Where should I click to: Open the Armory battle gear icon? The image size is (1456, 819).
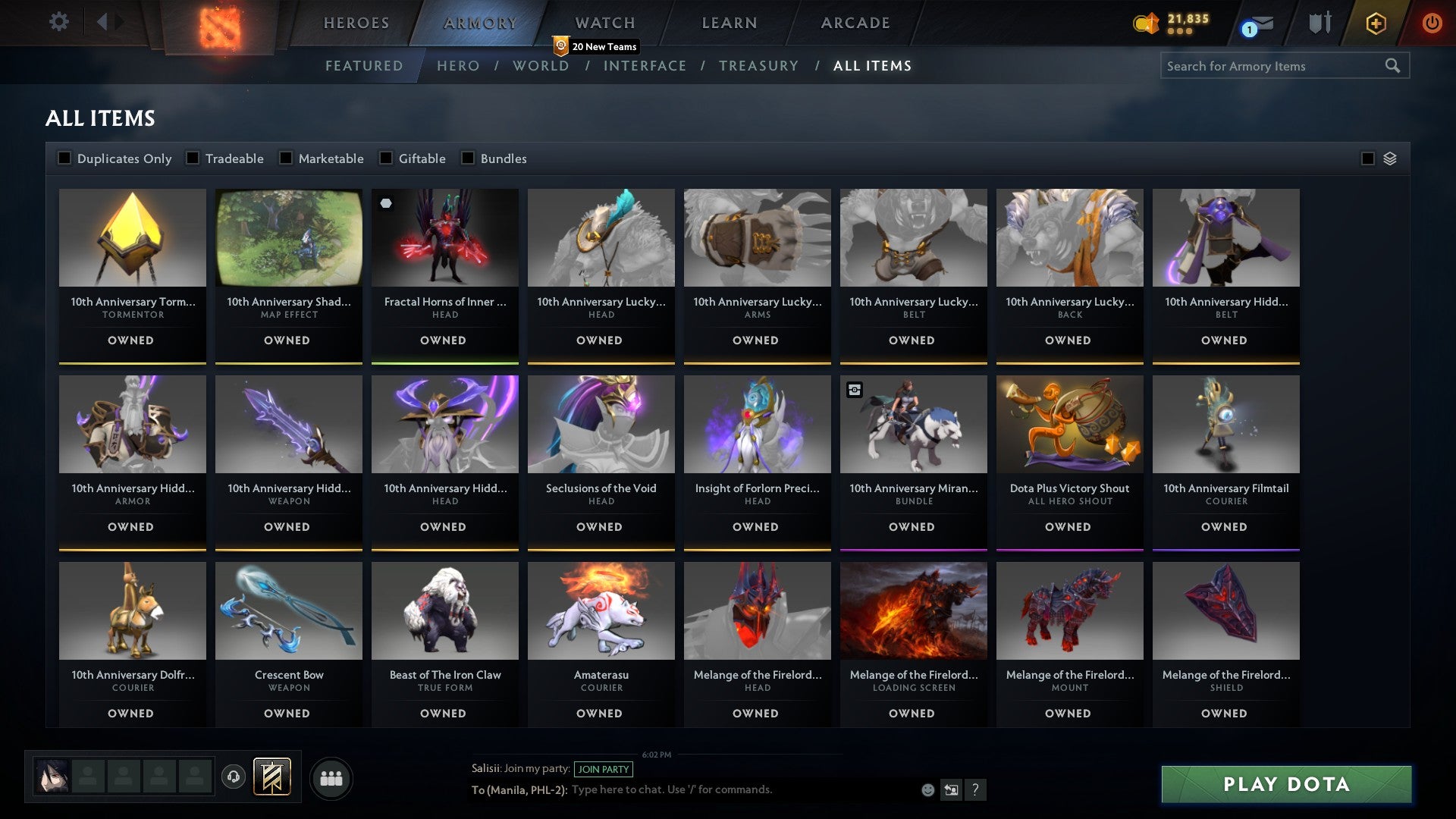click(x=1319, y=23)
